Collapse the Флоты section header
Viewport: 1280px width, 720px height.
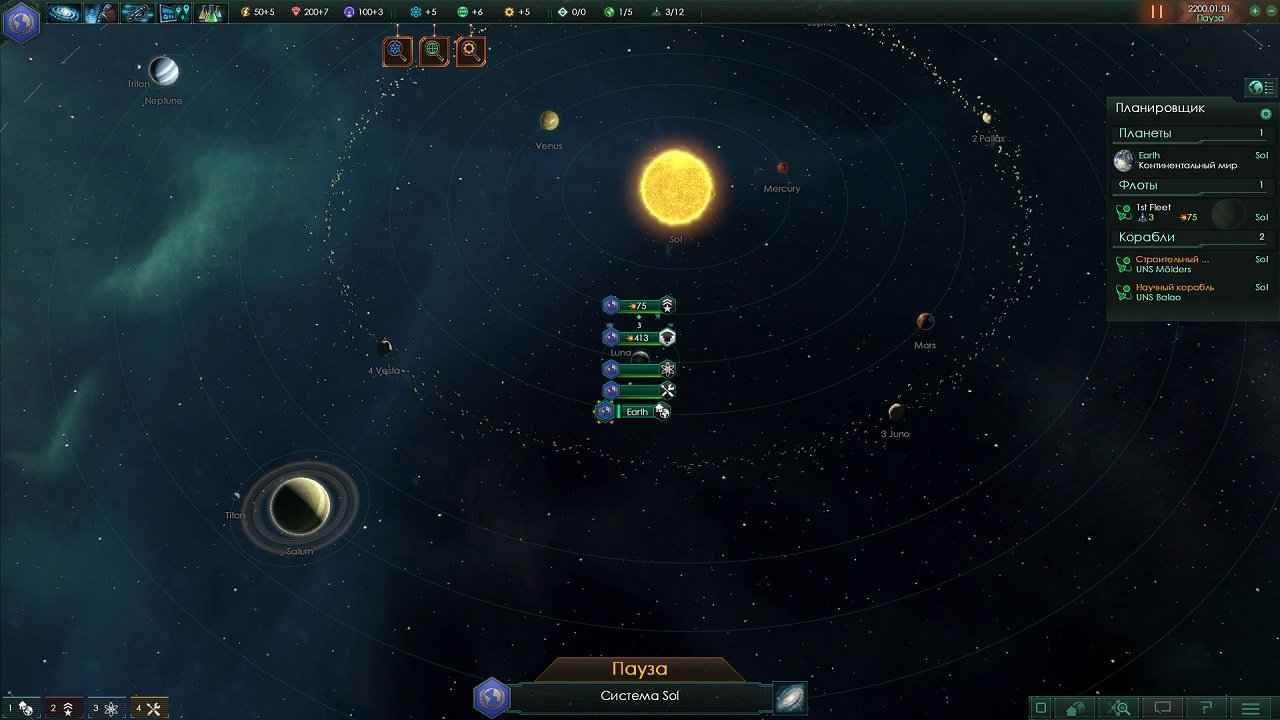click(1190, 185)
